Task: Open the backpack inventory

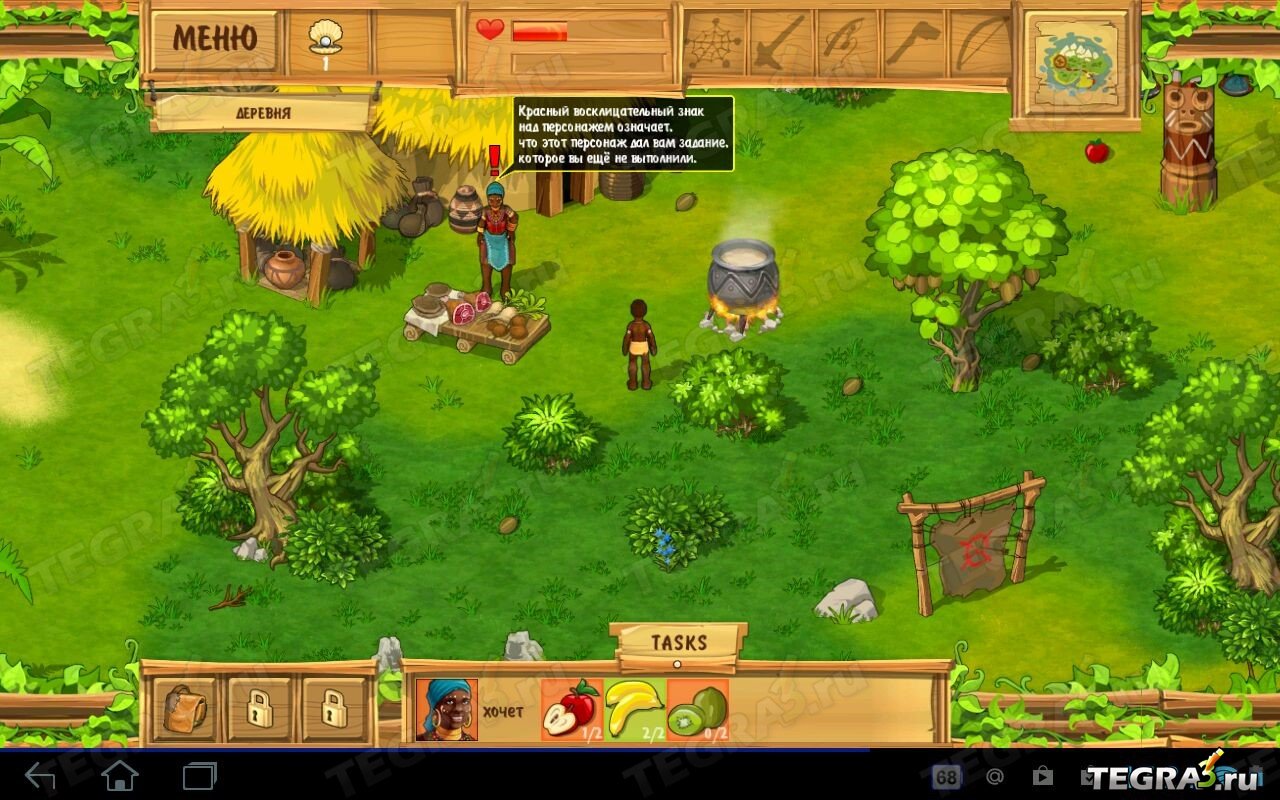Action: [184, 709]
